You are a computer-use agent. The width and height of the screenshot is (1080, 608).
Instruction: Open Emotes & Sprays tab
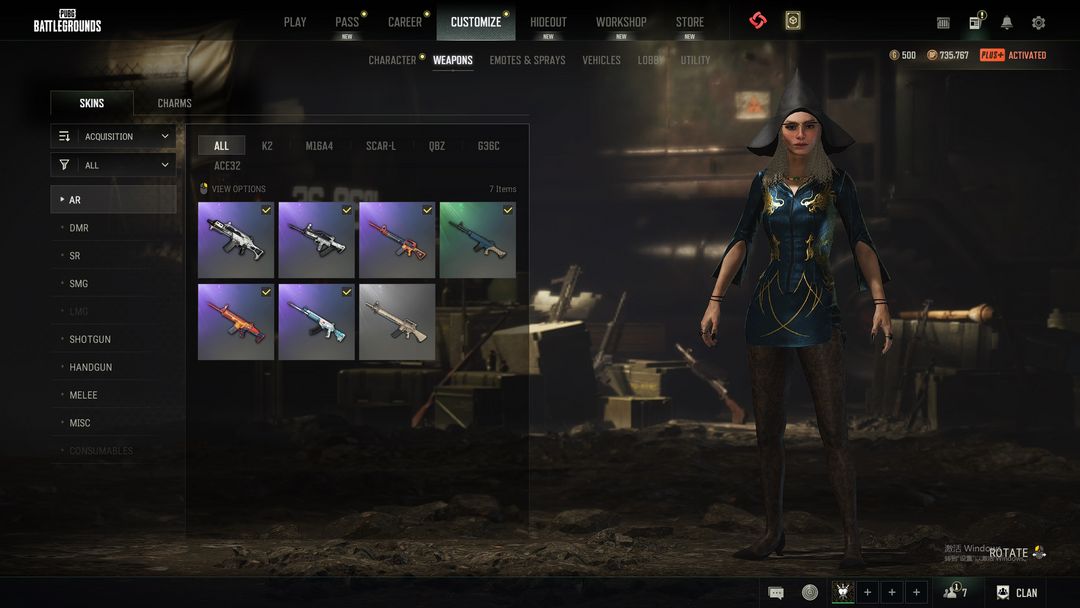point(527,60)
